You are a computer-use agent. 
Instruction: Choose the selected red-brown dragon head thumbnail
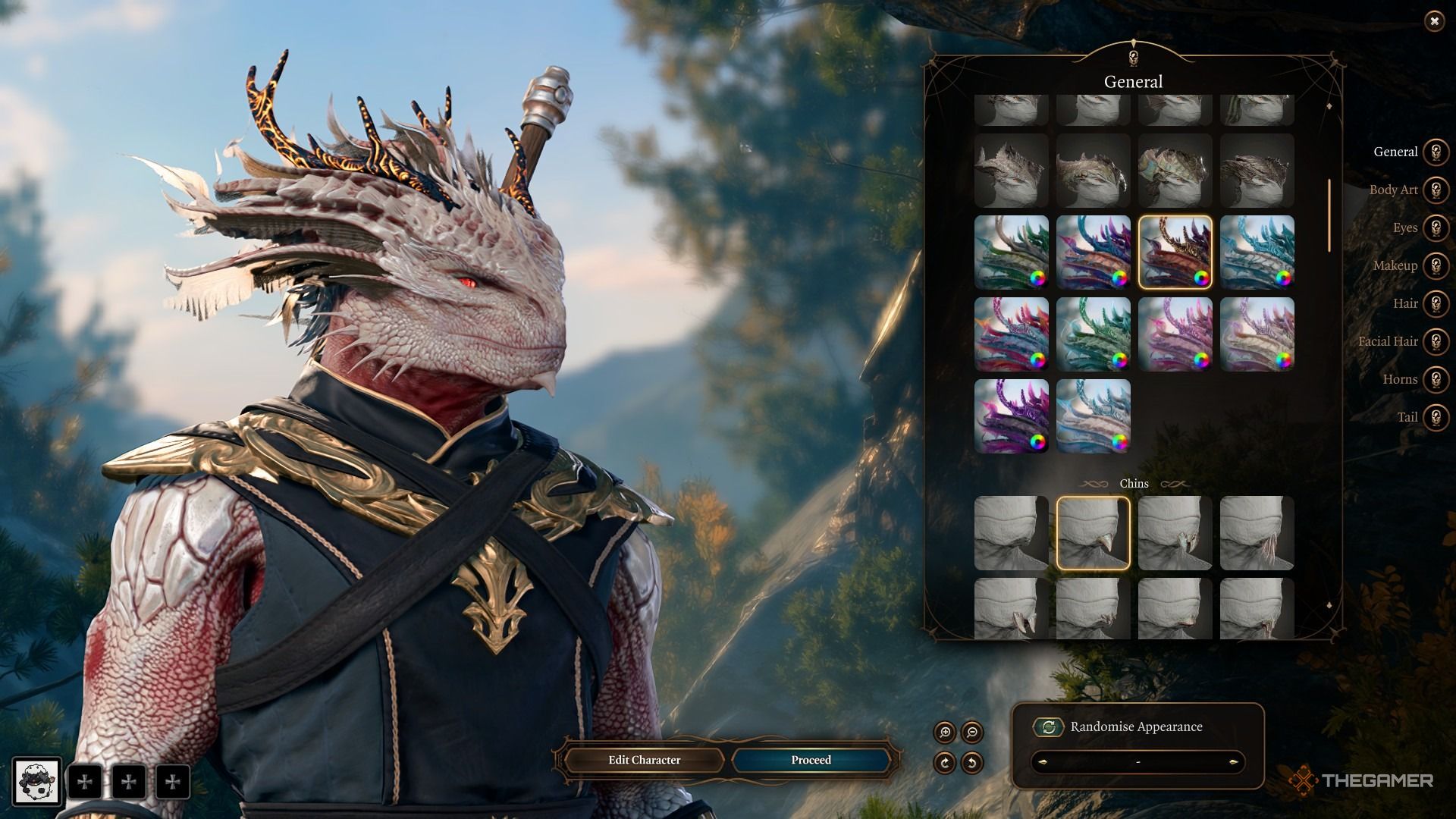pyautogui.click(x=1175, y=253)
